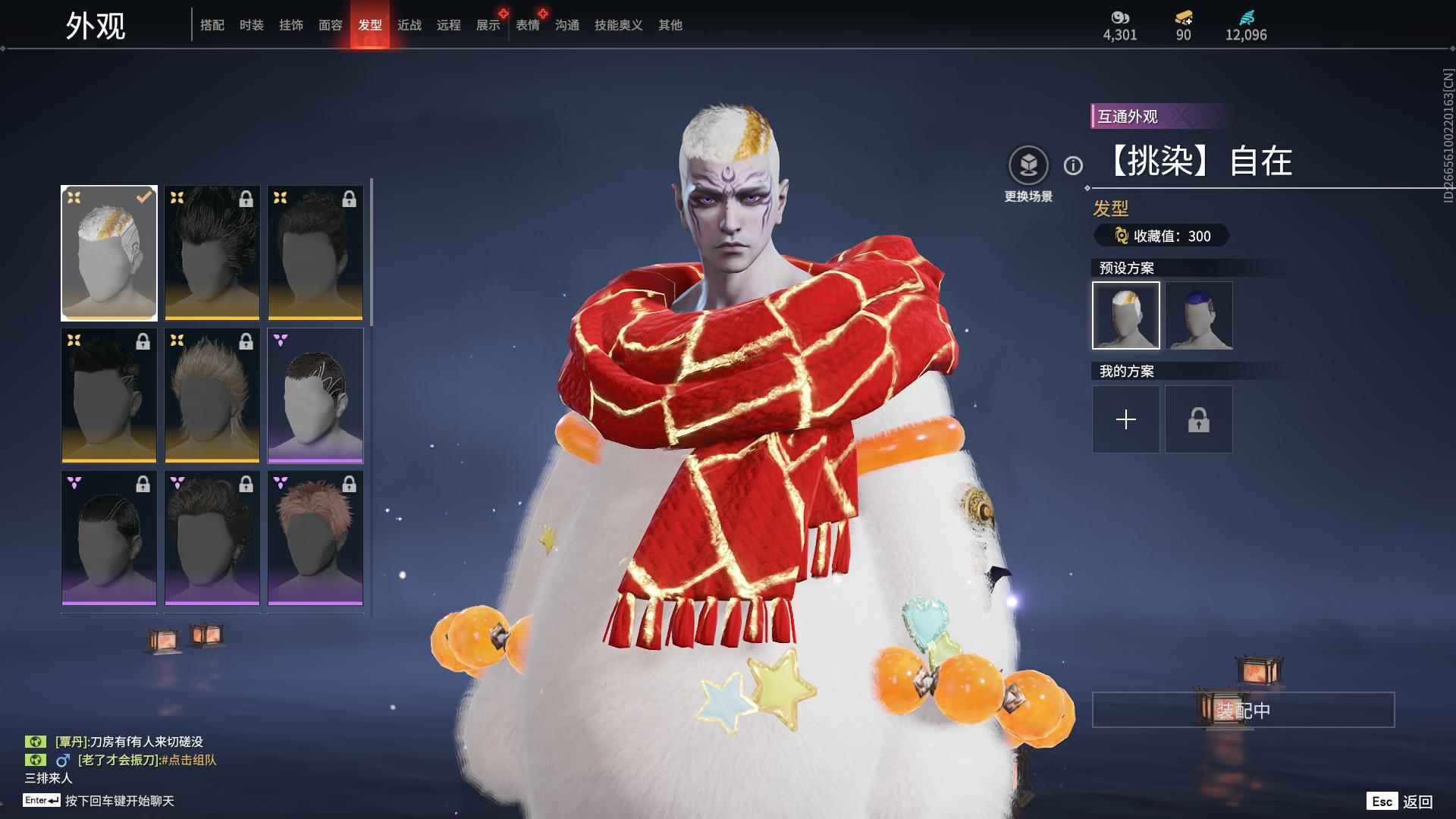Select the 沟通 tab
Screen dimensions: 1456x819
pos(567,25)
